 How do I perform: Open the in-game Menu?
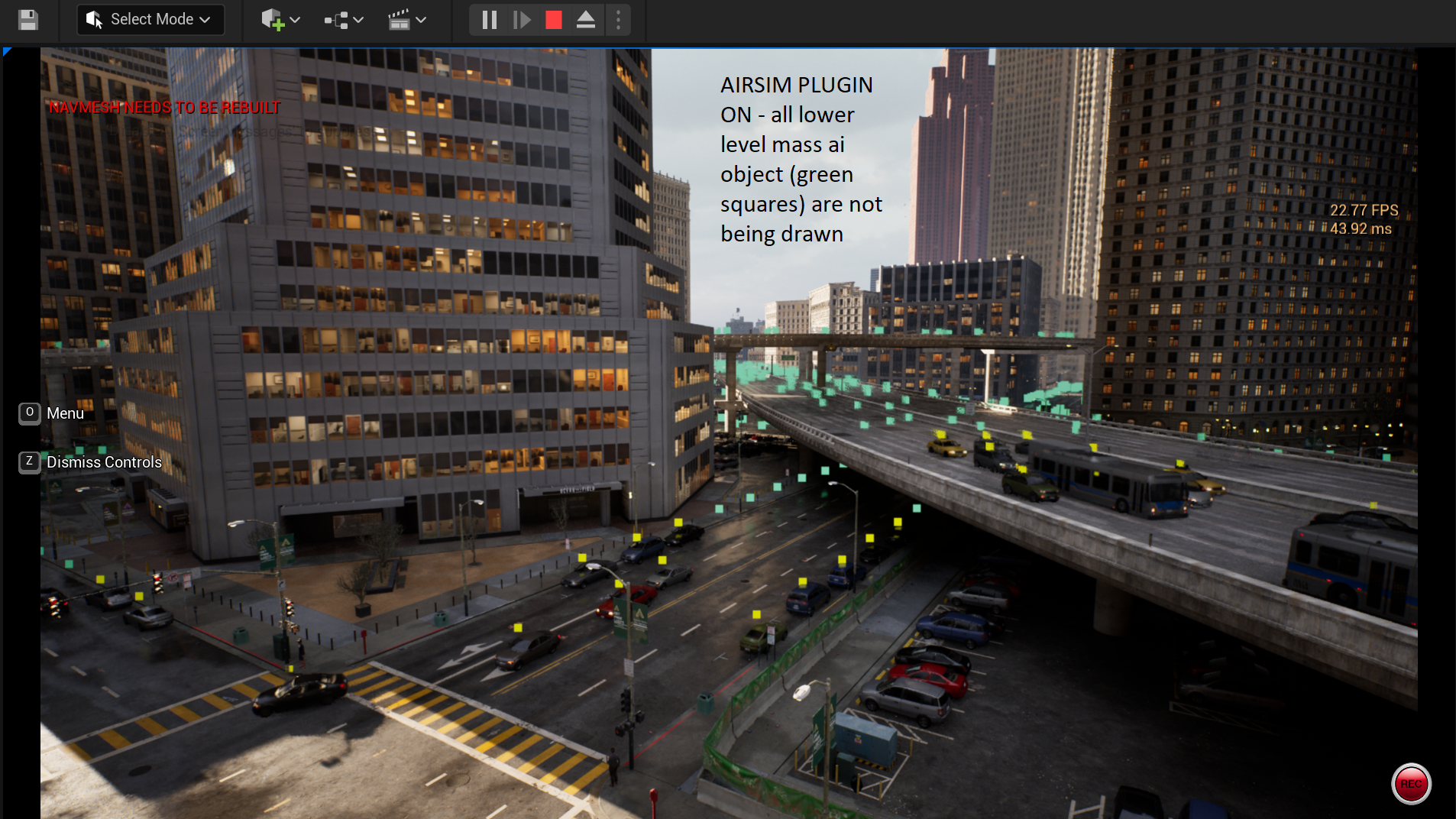tap(65, 413)
